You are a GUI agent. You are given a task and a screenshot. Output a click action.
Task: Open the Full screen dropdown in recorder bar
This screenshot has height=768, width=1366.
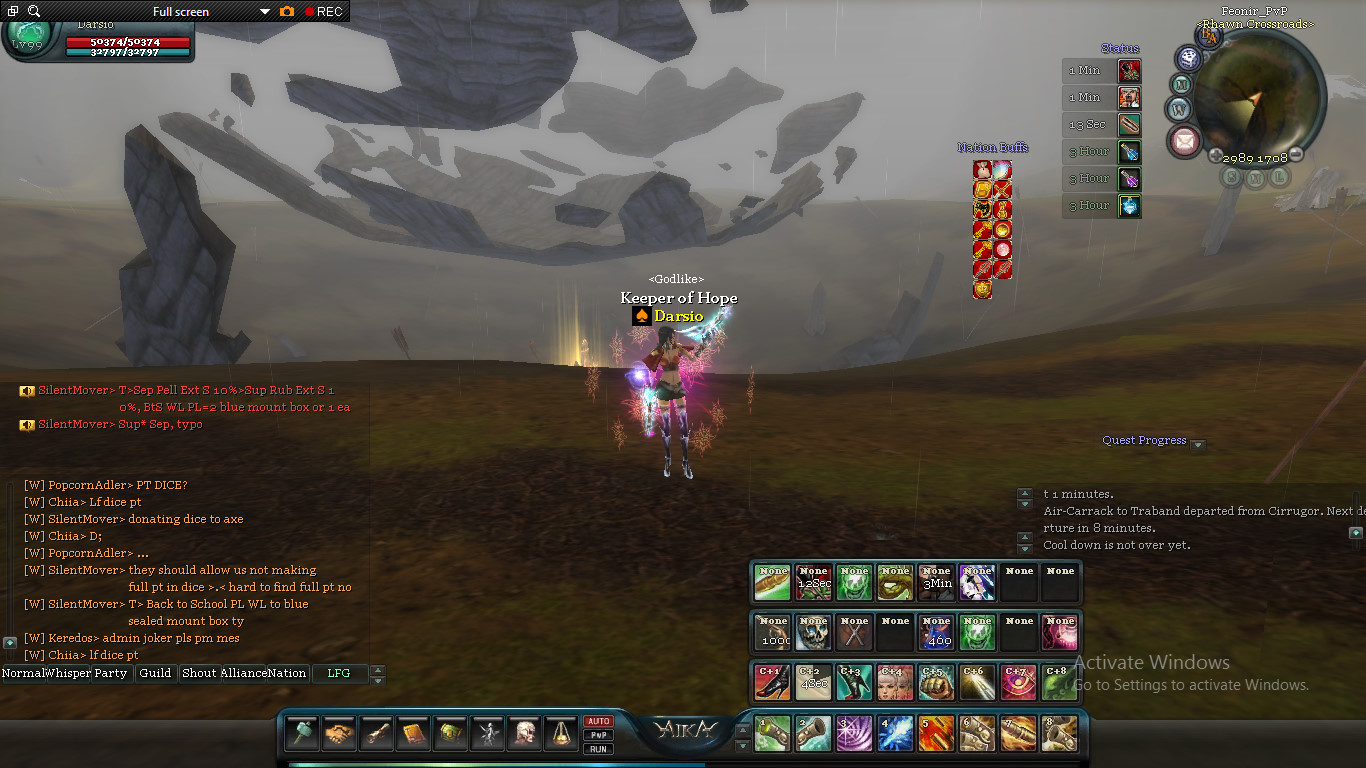coord(264,12)
